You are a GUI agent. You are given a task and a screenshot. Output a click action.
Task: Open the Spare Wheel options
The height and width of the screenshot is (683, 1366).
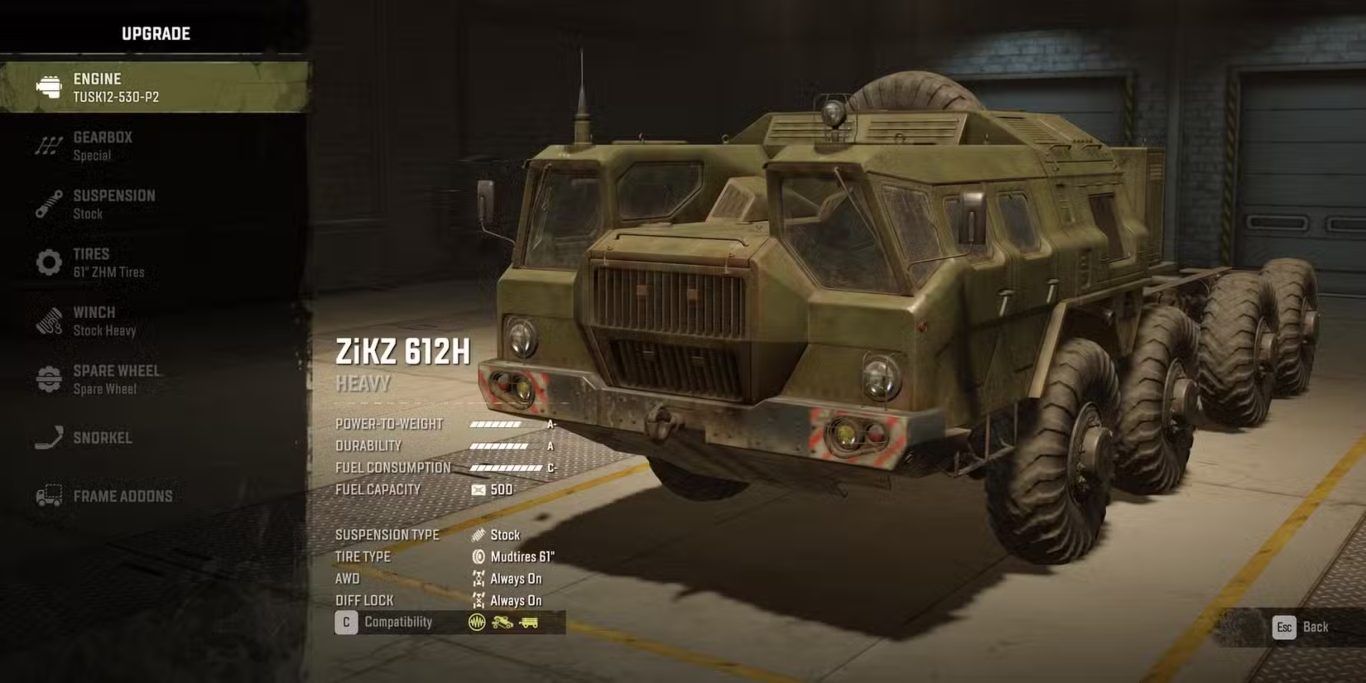coord(115,379)
